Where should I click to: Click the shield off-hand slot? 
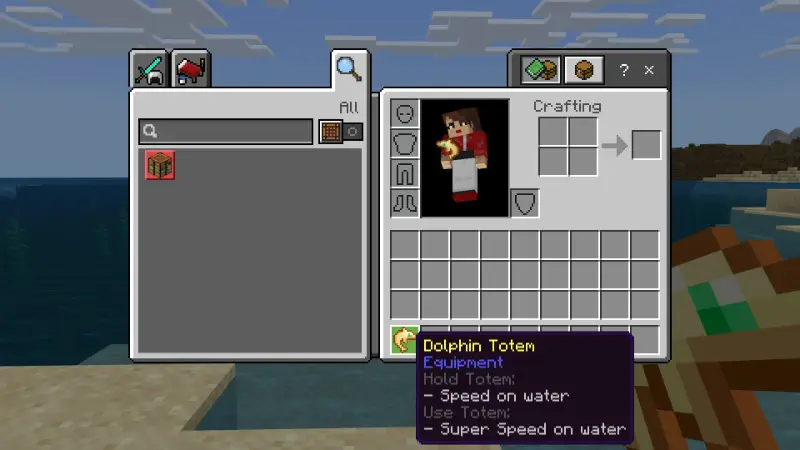pos(525,203)
